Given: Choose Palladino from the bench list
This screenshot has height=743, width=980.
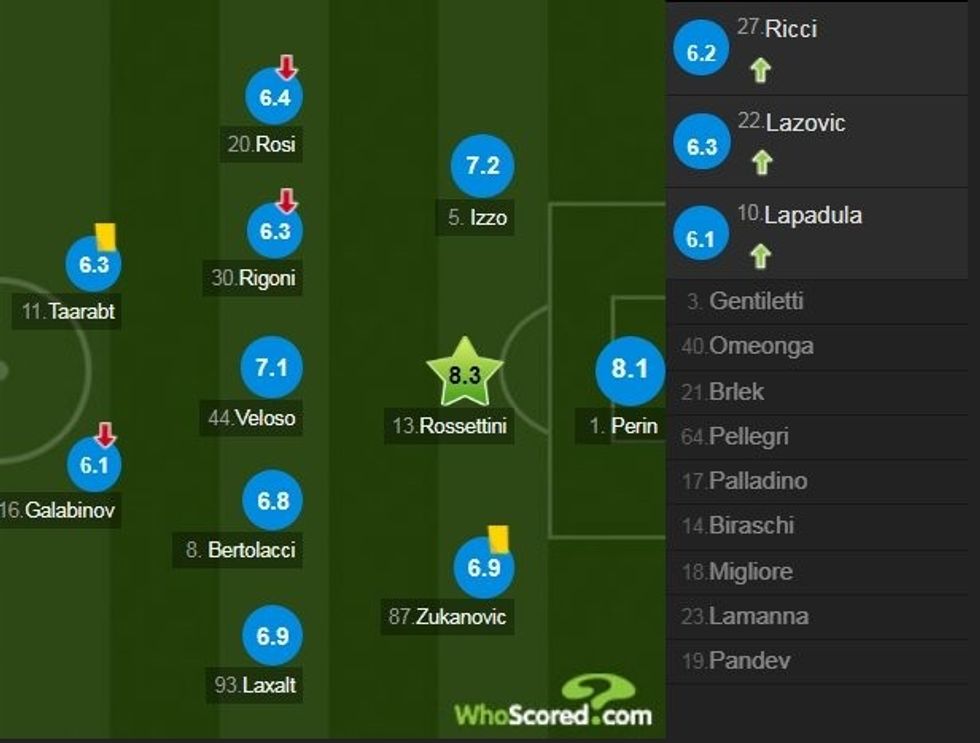Looking at the screenshot, I should [x=757, y=481].
